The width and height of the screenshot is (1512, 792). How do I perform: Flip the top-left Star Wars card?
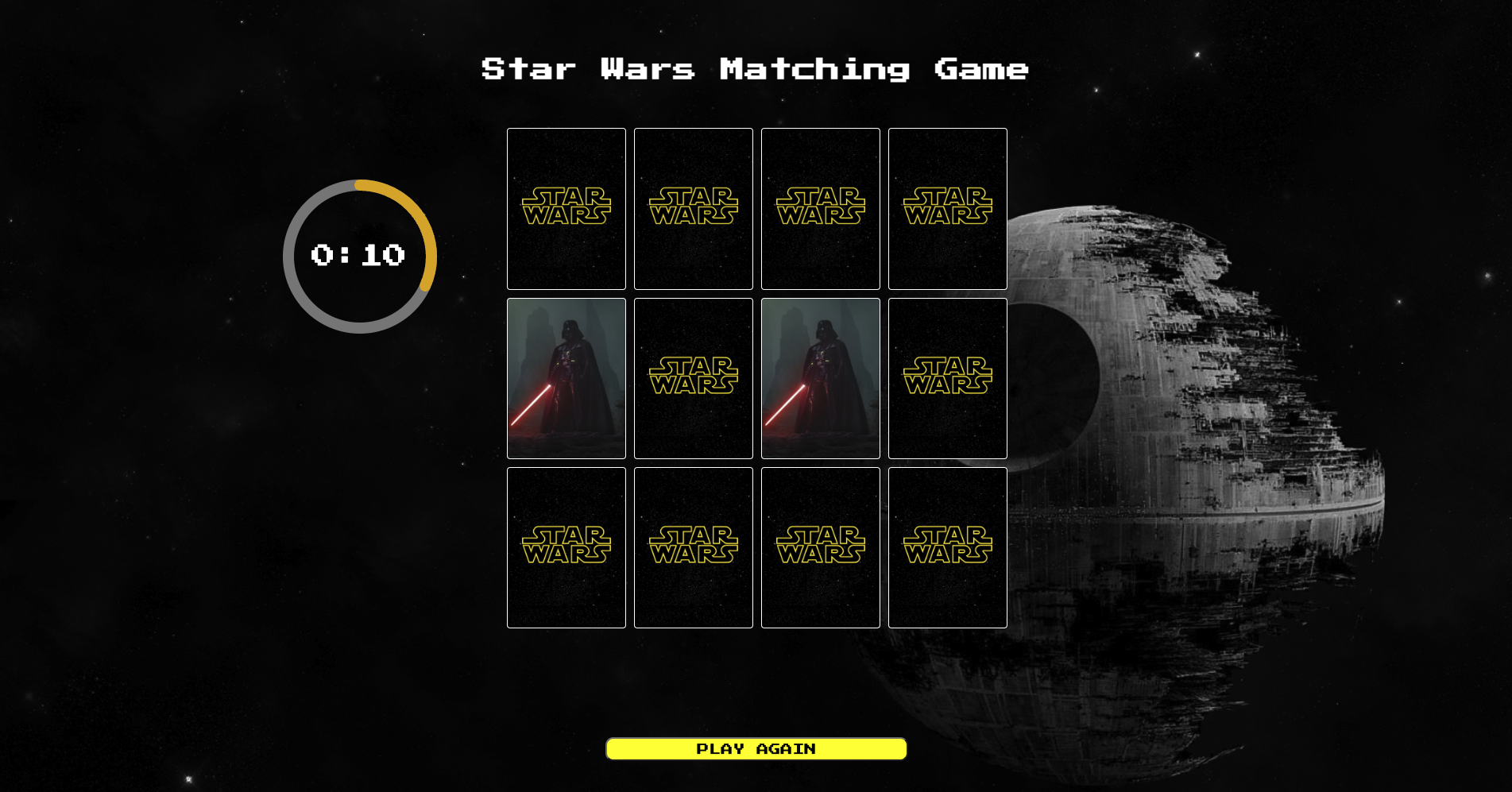pyautogui.click(x=566, y=207)
